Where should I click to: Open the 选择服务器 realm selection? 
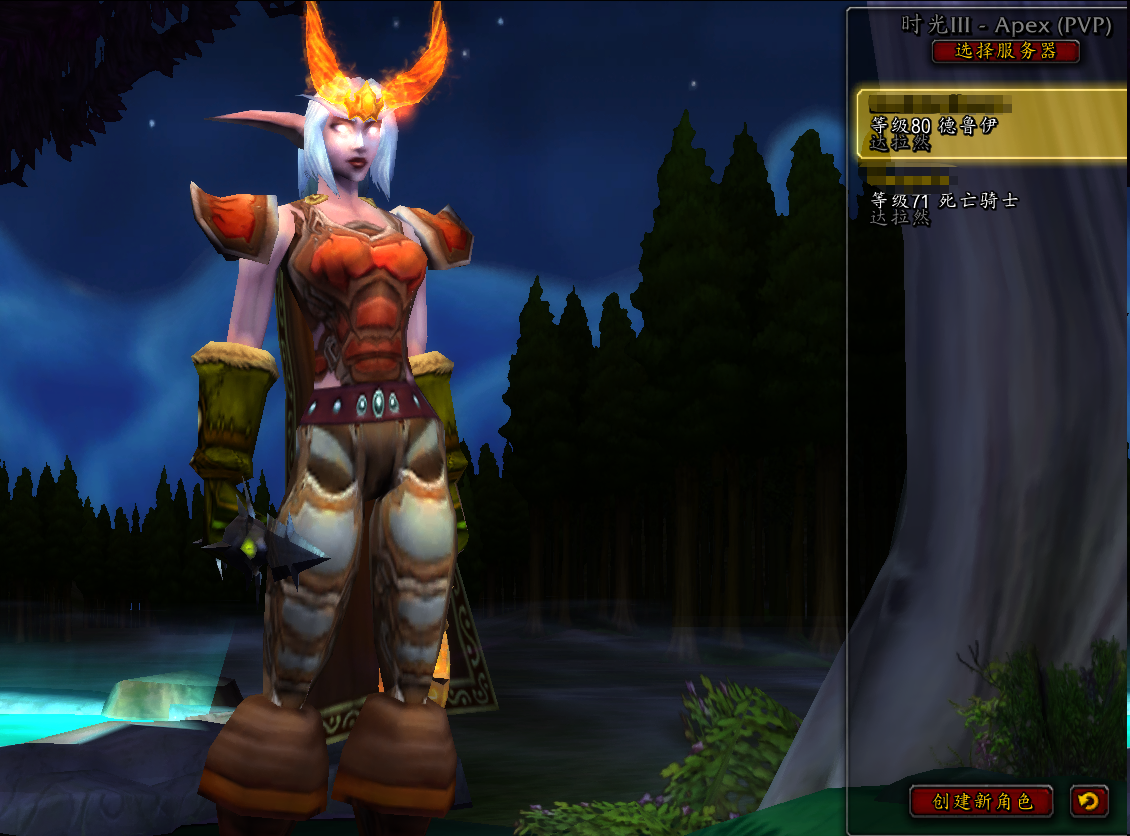1005,51
